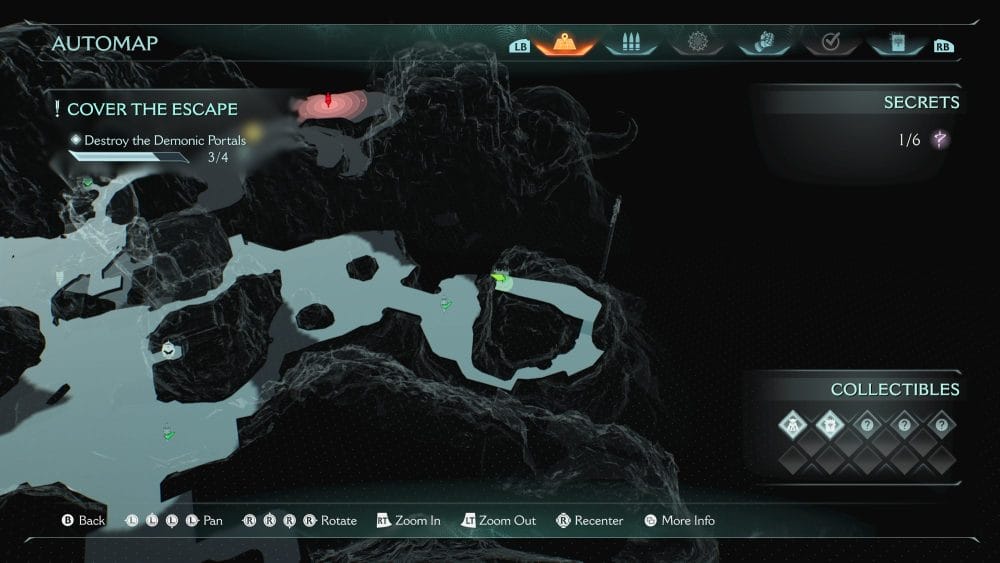Switch to the codex document tab

click(x=896, y=43)
